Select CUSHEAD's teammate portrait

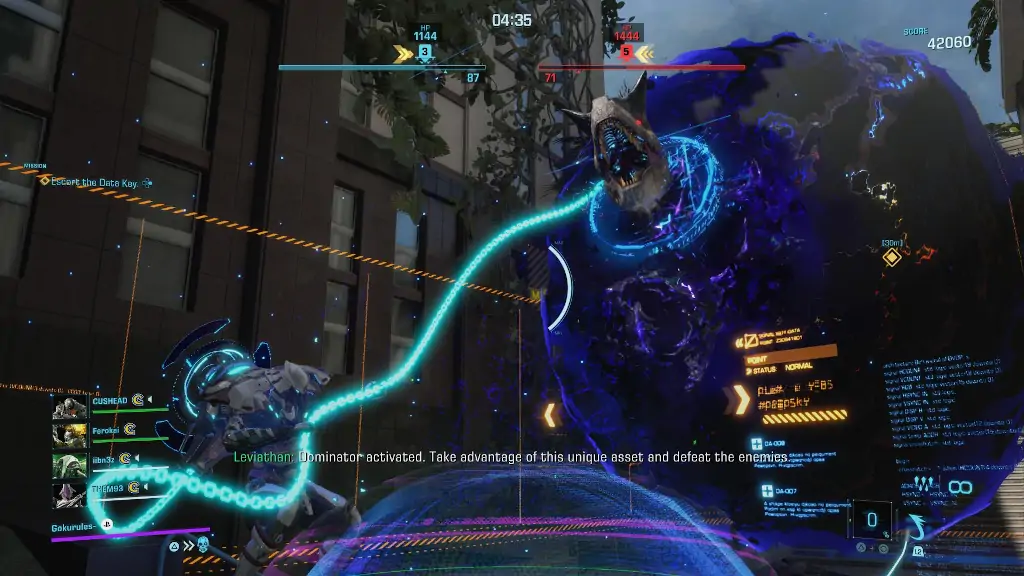70,407
